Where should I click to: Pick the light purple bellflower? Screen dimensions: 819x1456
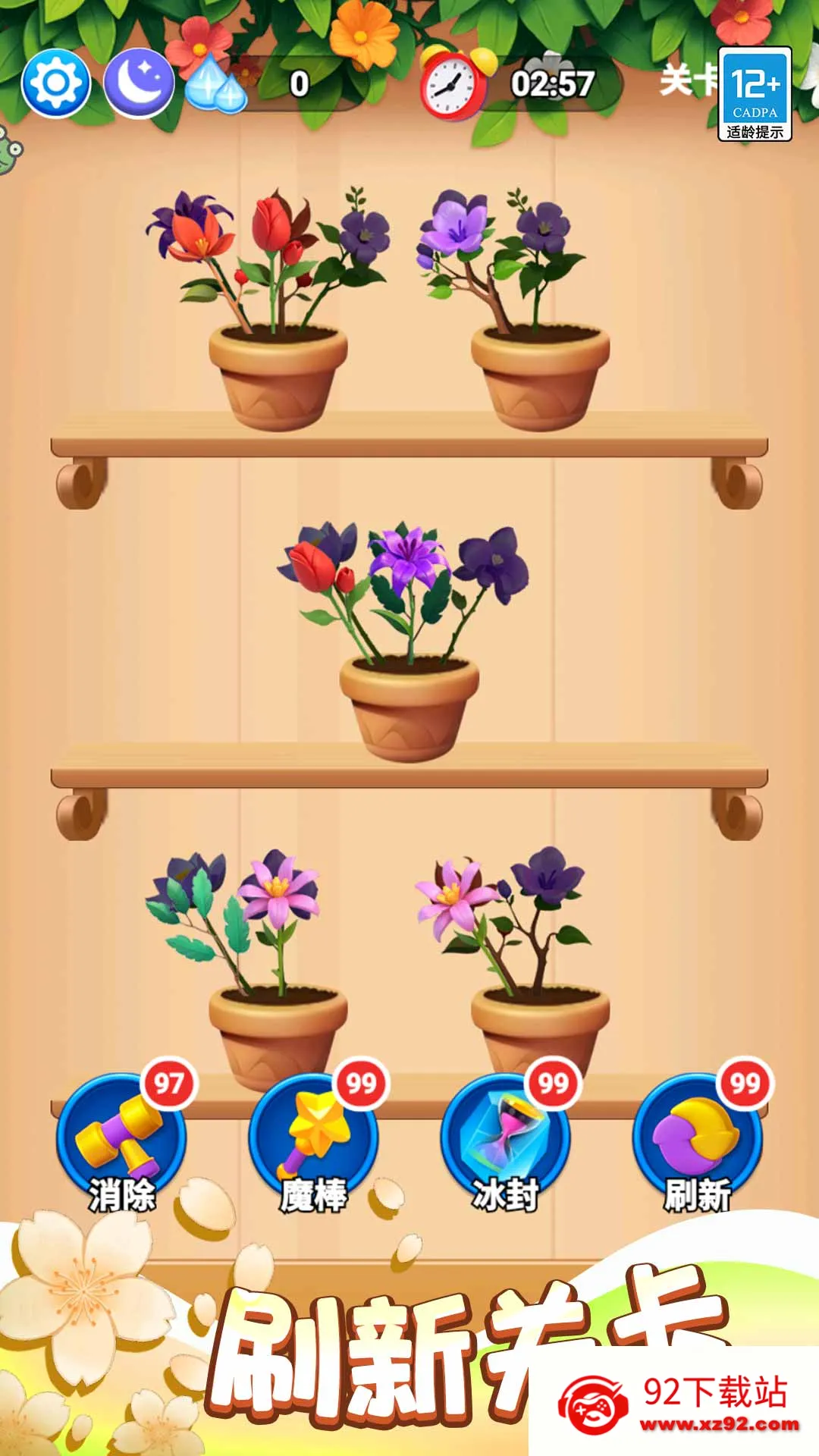(455, 222)
